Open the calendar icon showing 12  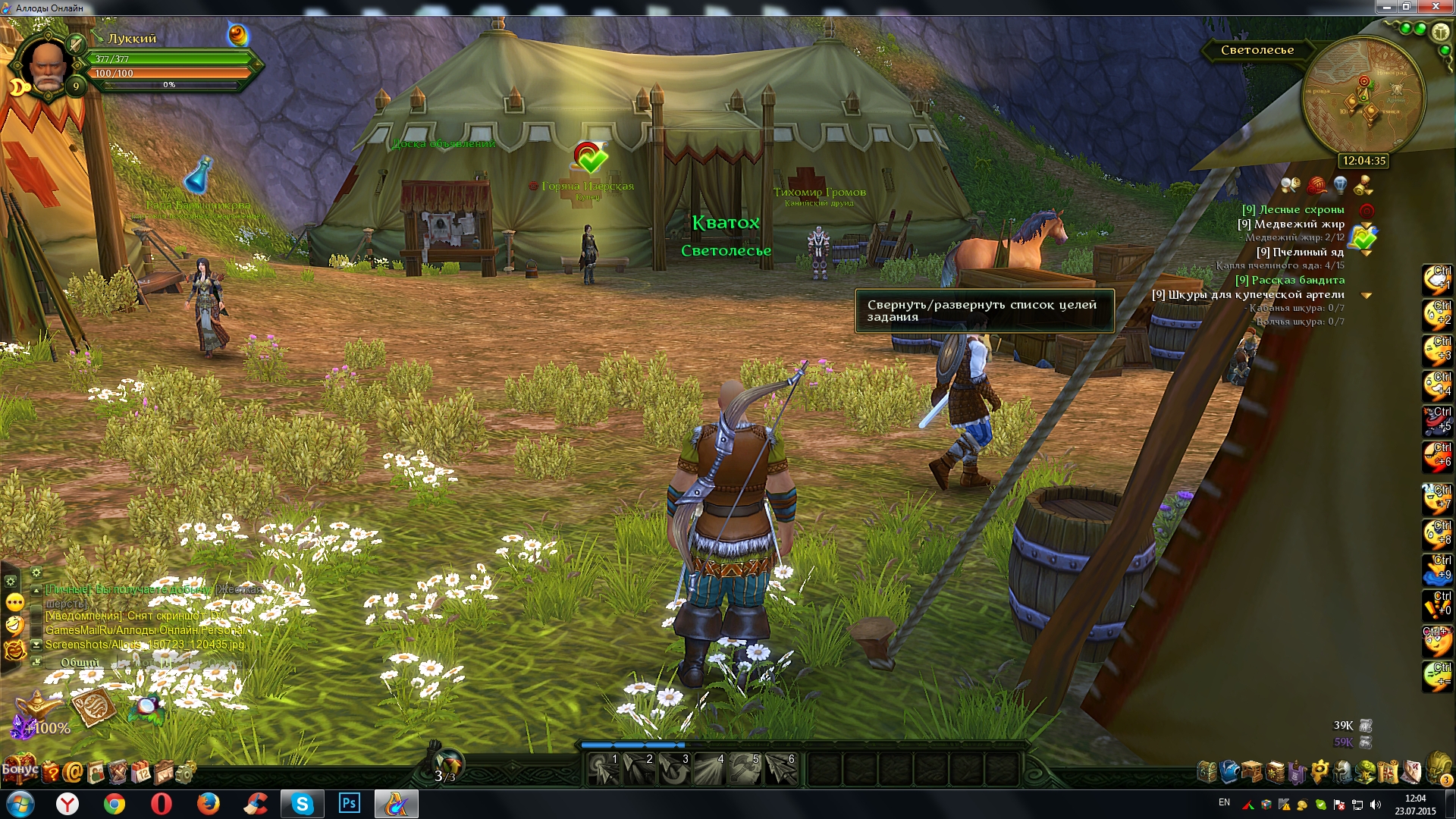[x=142, y=773]
